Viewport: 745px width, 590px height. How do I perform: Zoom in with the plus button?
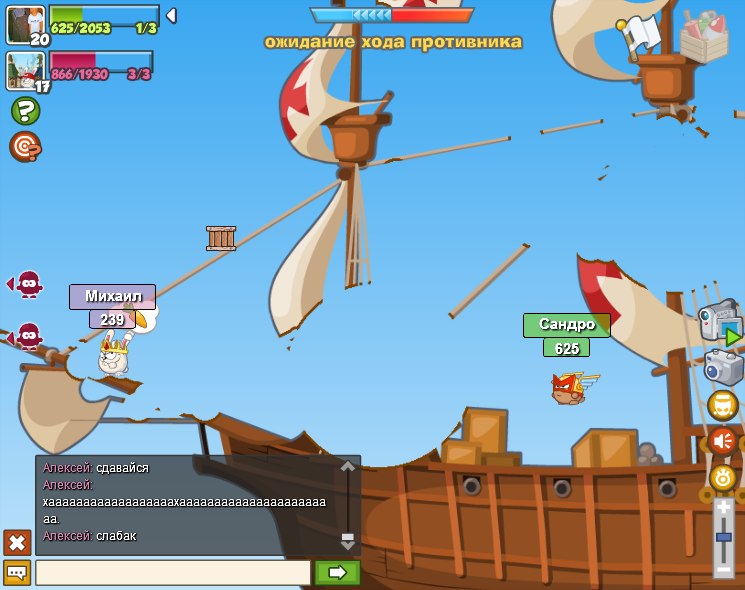724,509
